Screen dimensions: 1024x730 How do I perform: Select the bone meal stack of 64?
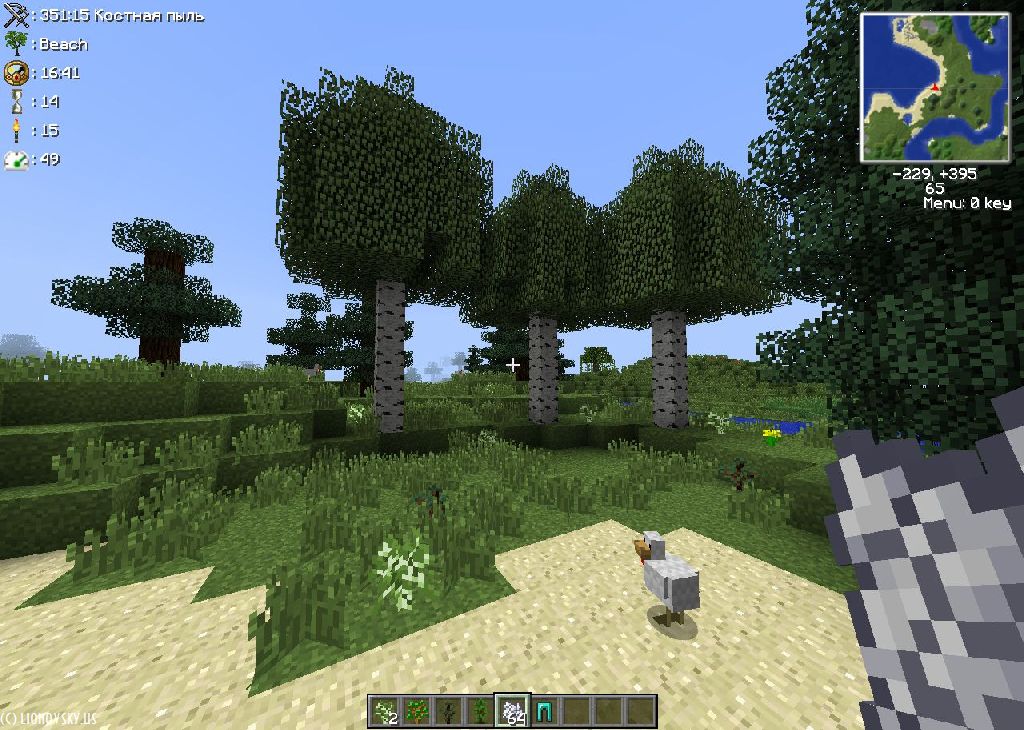[x=513, y=711]
